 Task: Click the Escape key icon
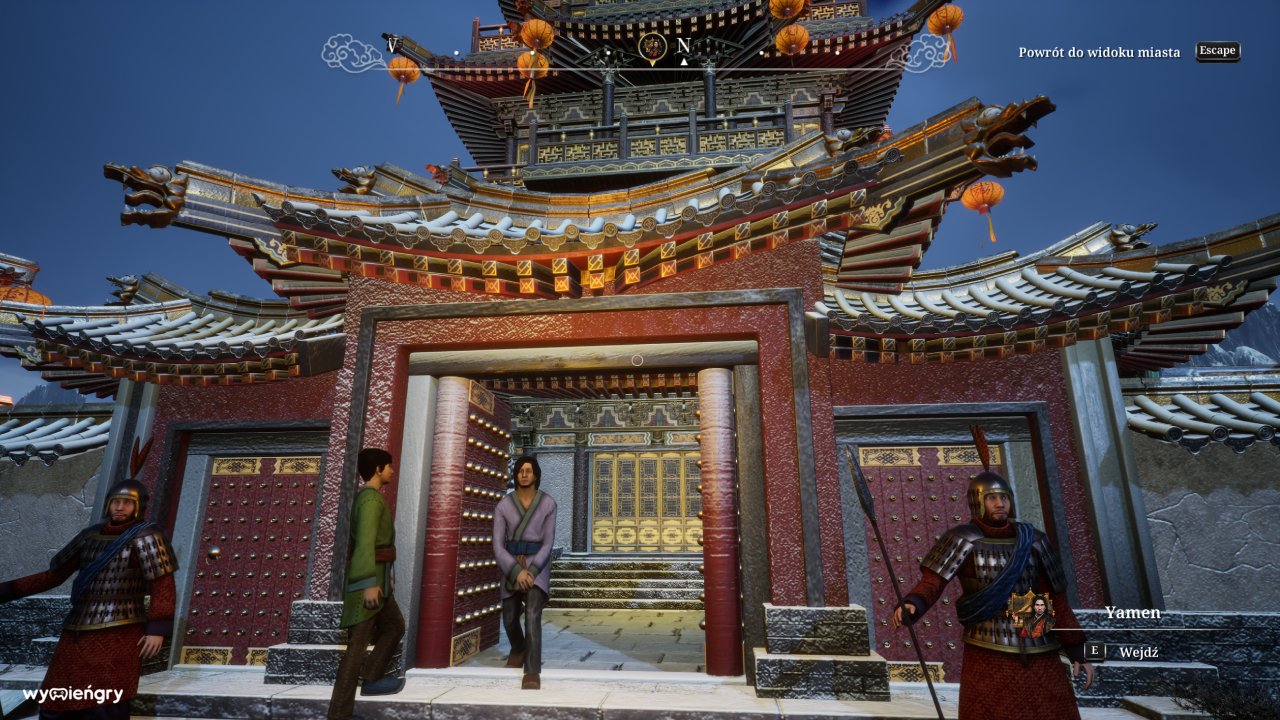(1217, 51)
